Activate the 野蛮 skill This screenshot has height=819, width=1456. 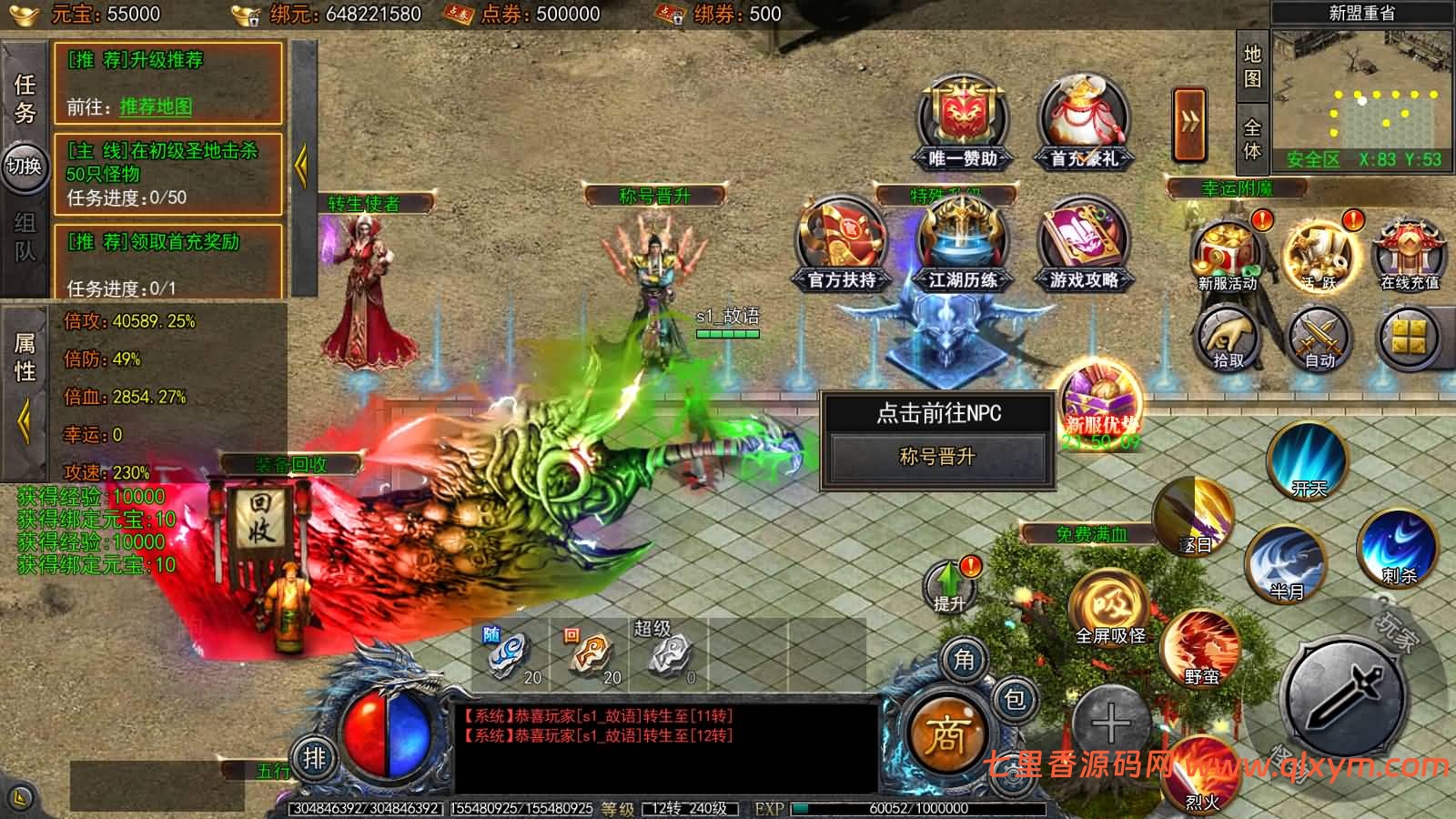pyautogui.click(x=1201, y=648)
